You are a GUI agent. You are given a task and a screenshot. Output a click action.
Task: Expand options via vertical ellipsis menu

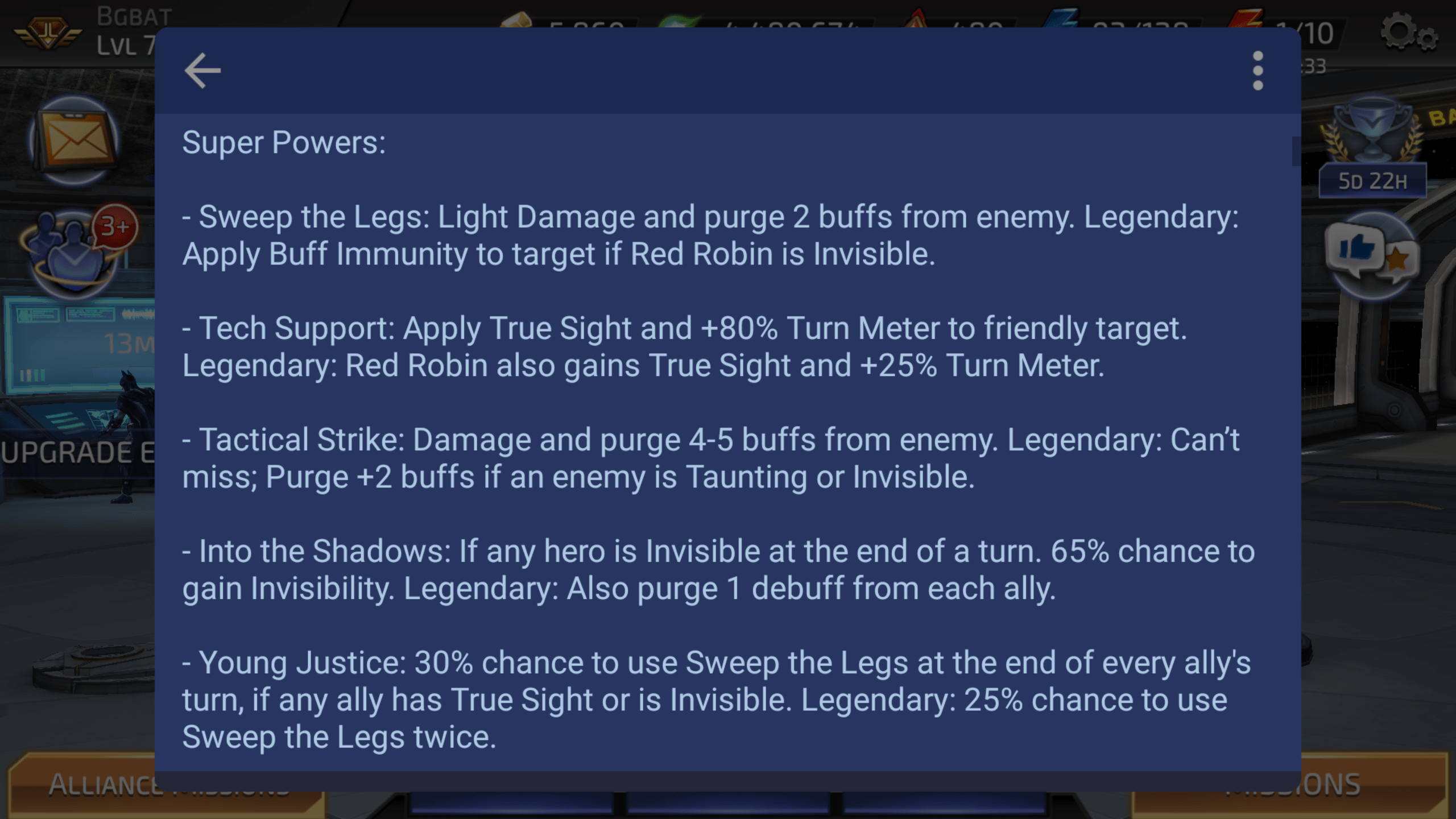tap(1256, 71)
